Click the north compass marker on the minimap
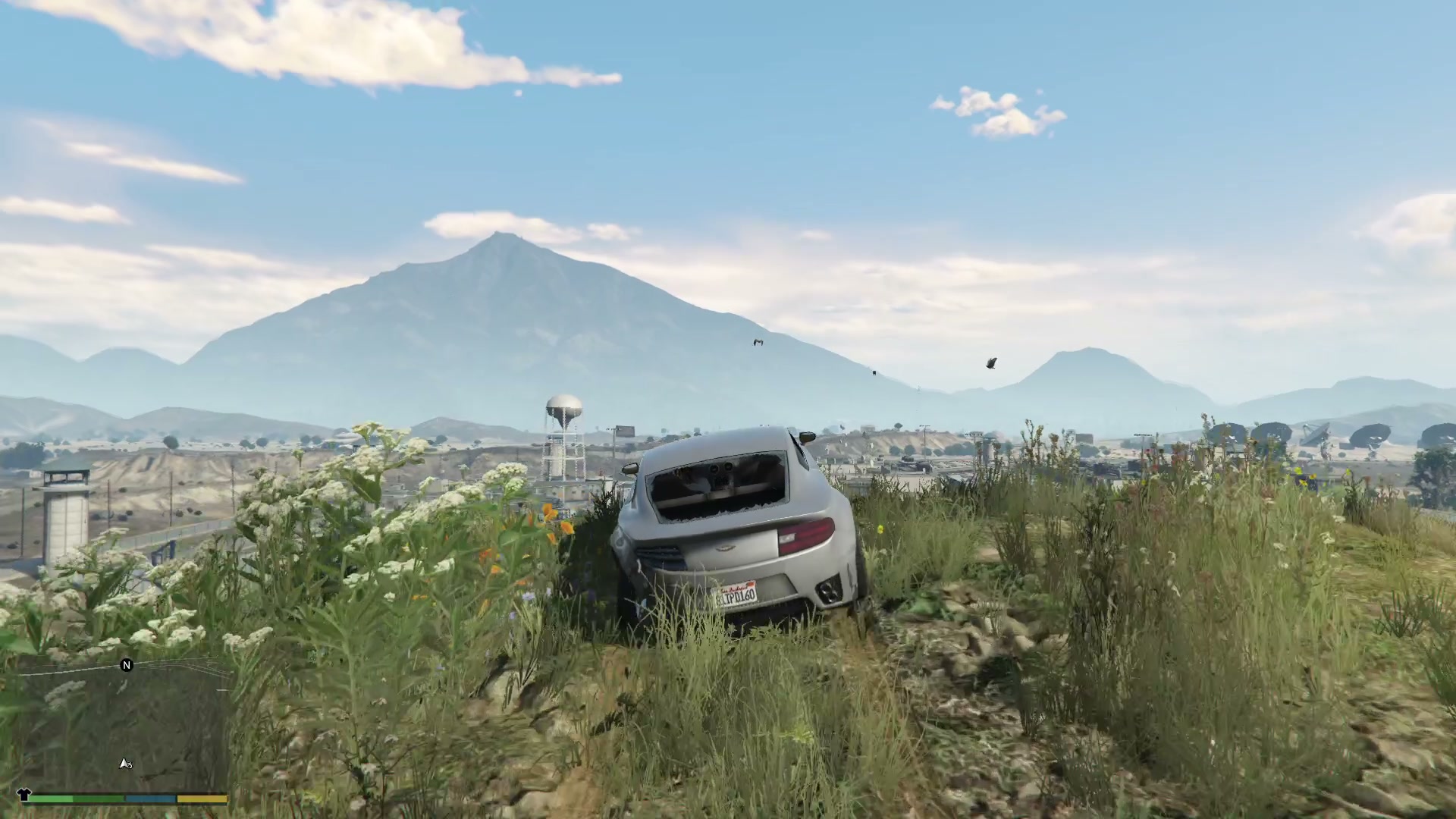The height and width of the screenshot is (819, 1456). point(127,665)
